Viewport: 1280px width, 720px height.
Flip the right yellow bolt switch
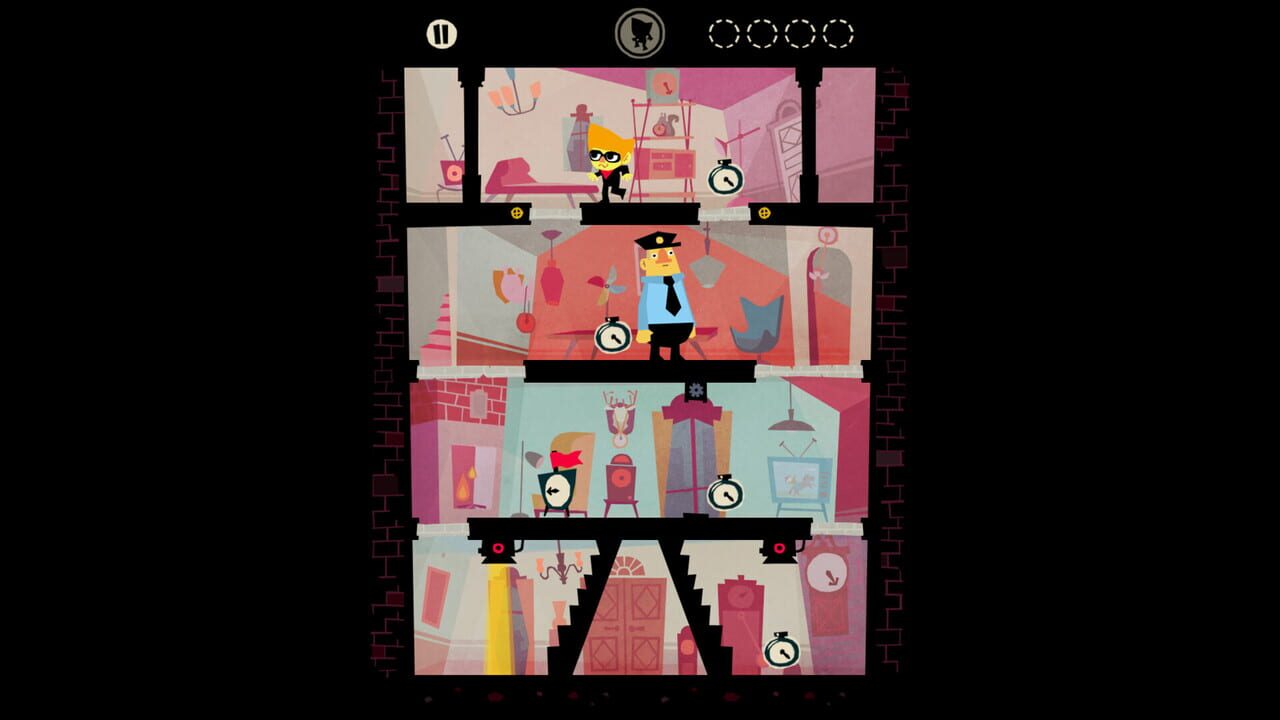point(764,213)
